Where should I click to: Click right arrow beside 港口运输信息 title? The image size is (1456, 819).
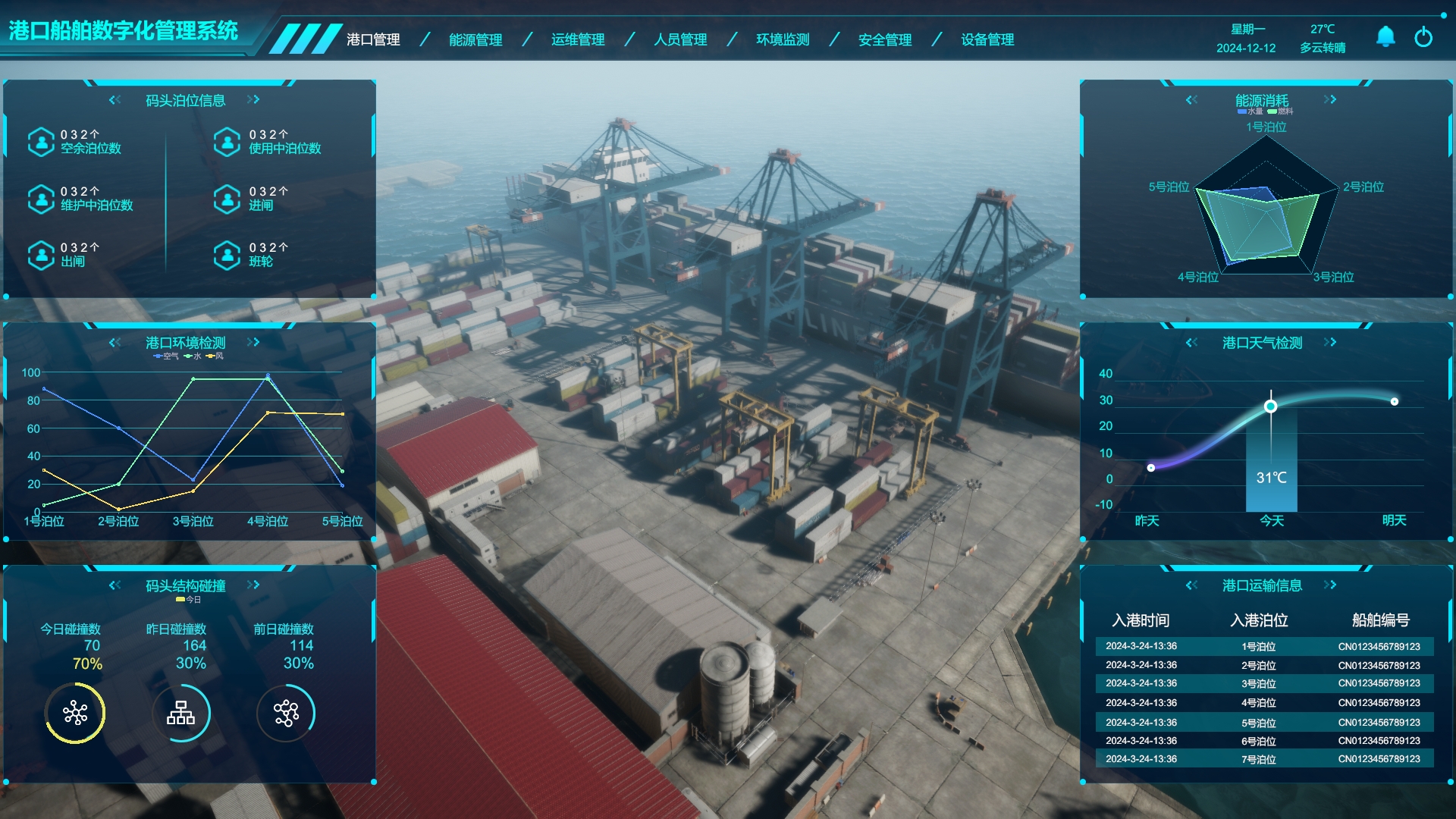click(1330, 585)
